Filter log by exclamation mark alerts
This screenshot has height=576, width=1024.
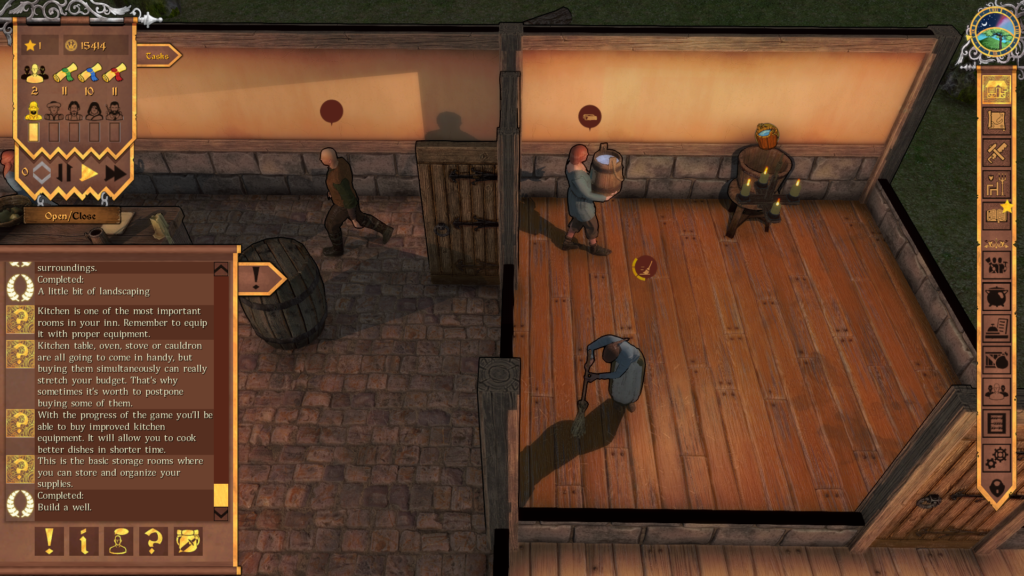(x=49, y=541)
